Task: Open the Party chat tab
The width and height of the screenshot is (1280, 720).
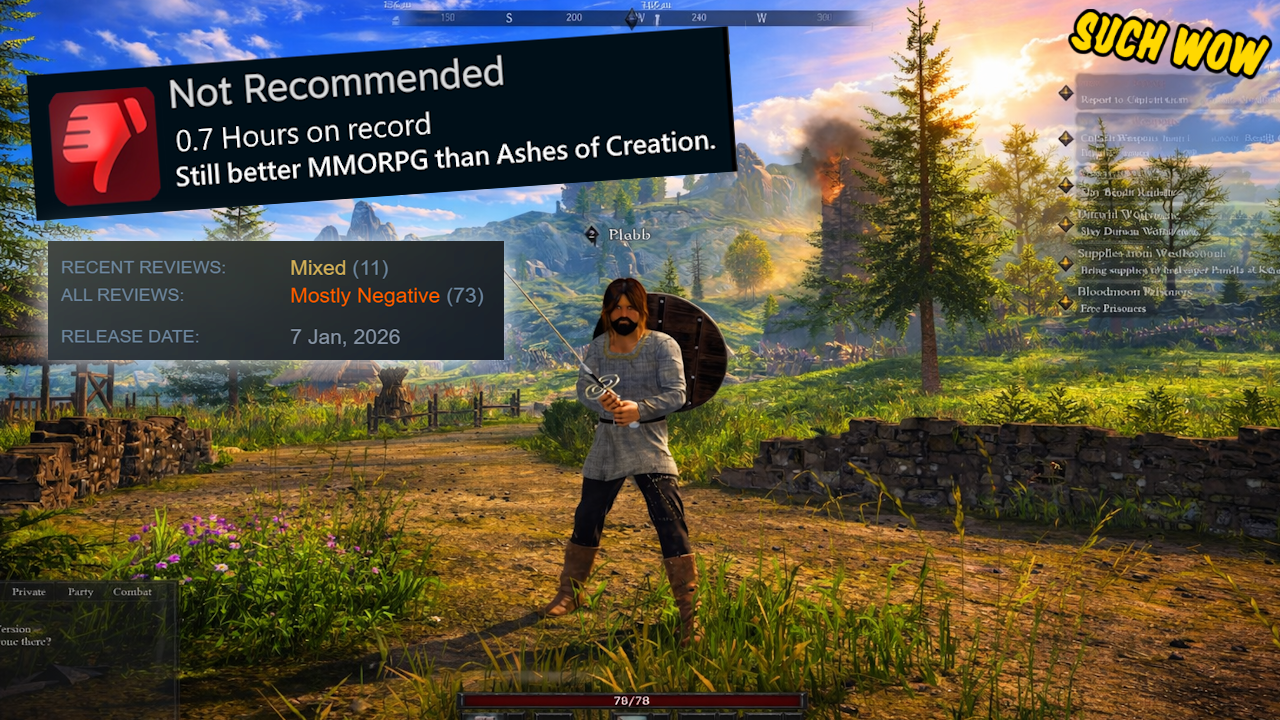Action: [x=80, y=592]
